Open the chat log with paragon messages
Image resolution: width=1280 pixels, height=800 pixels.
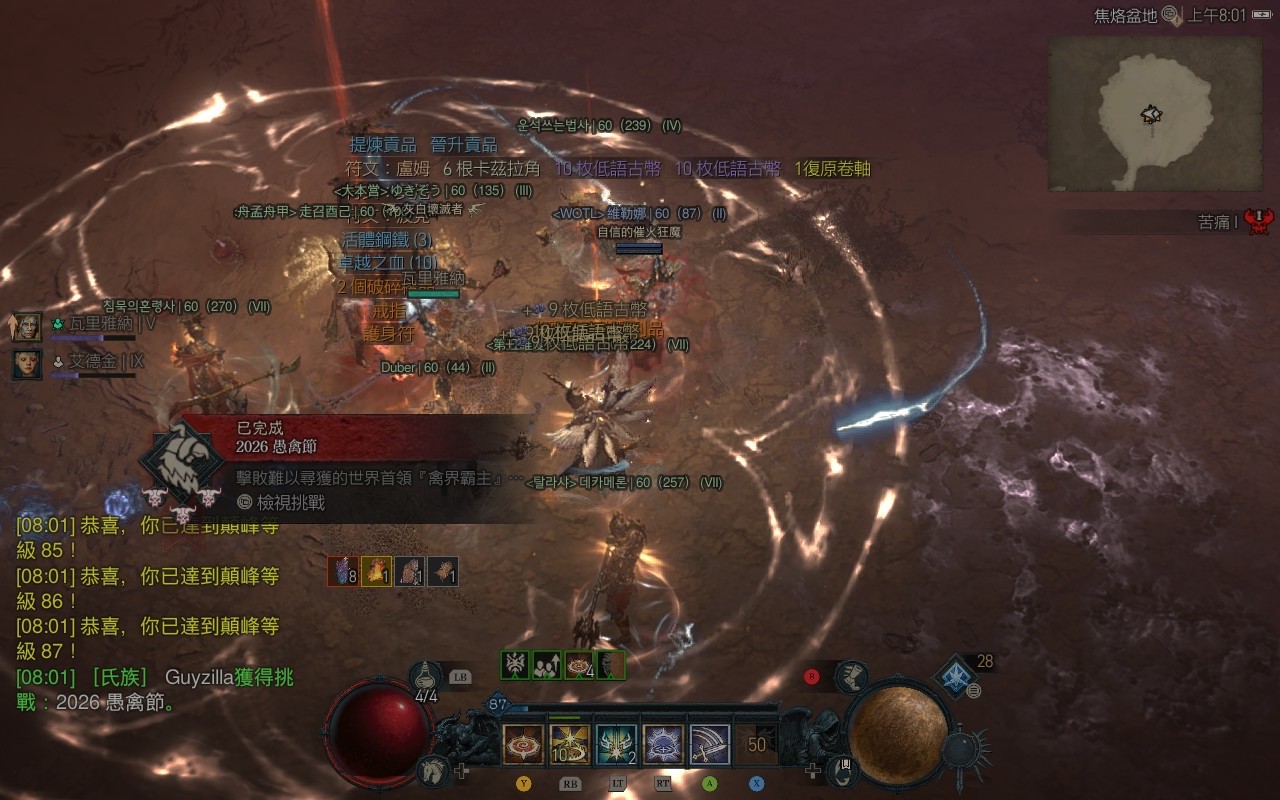coord(148,612)
